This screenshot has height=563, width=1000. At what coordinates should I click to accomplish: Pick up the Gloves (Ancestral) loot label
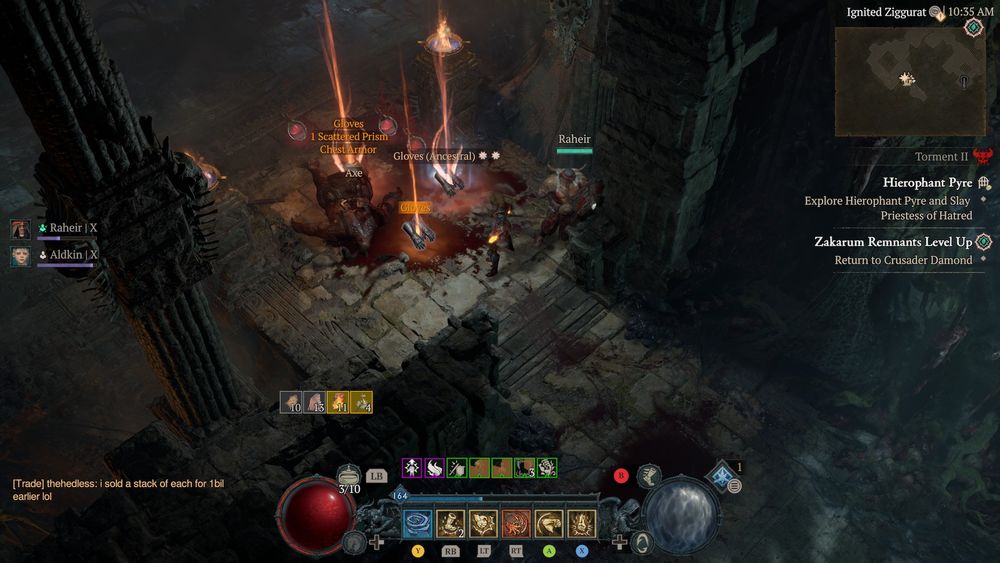(434, 156)
